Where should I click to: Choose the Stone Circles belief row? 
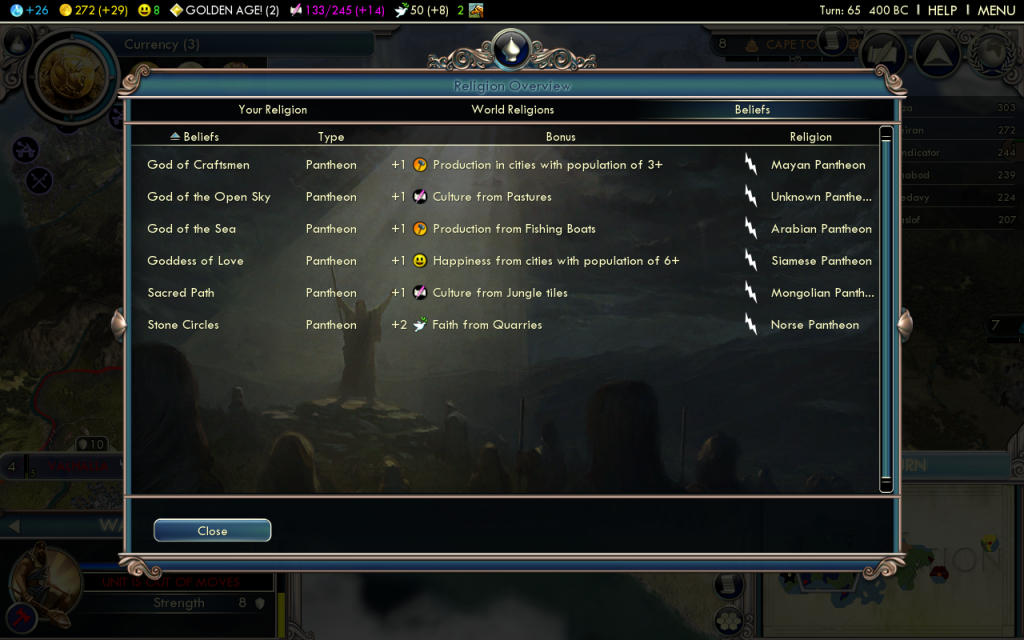pyautogui.click(x=183, y=325)
